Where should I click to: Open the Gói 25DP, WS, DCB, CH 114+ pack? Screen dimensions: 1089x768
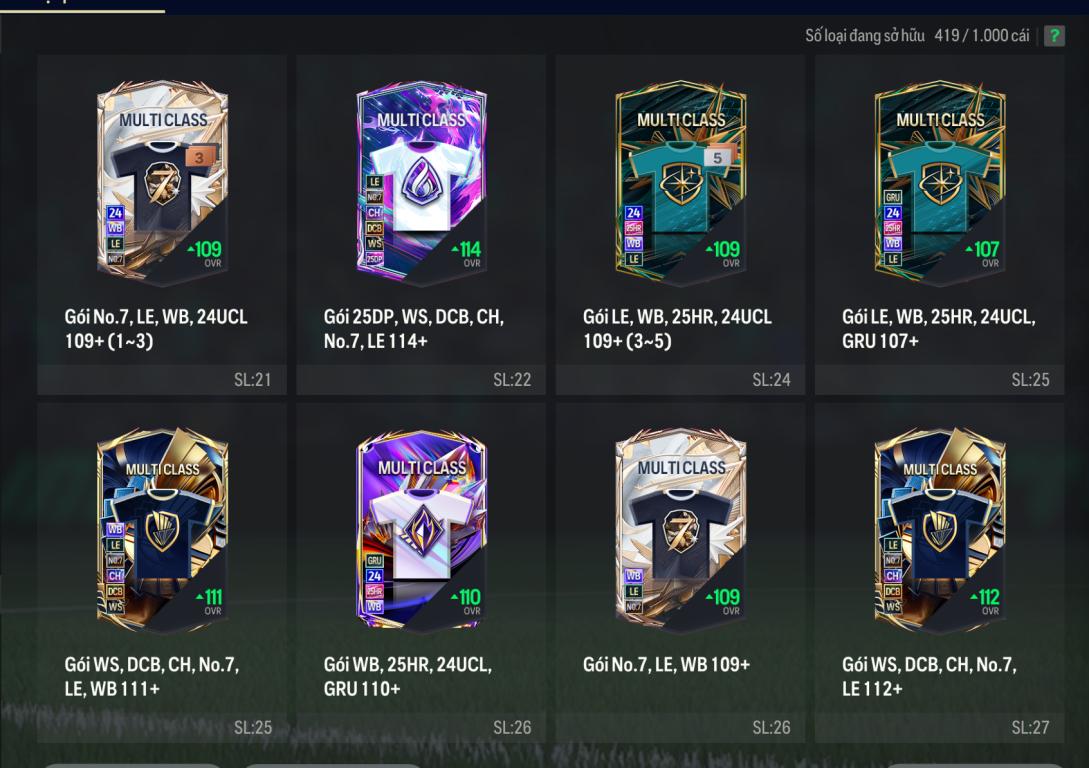pos(421,180)
